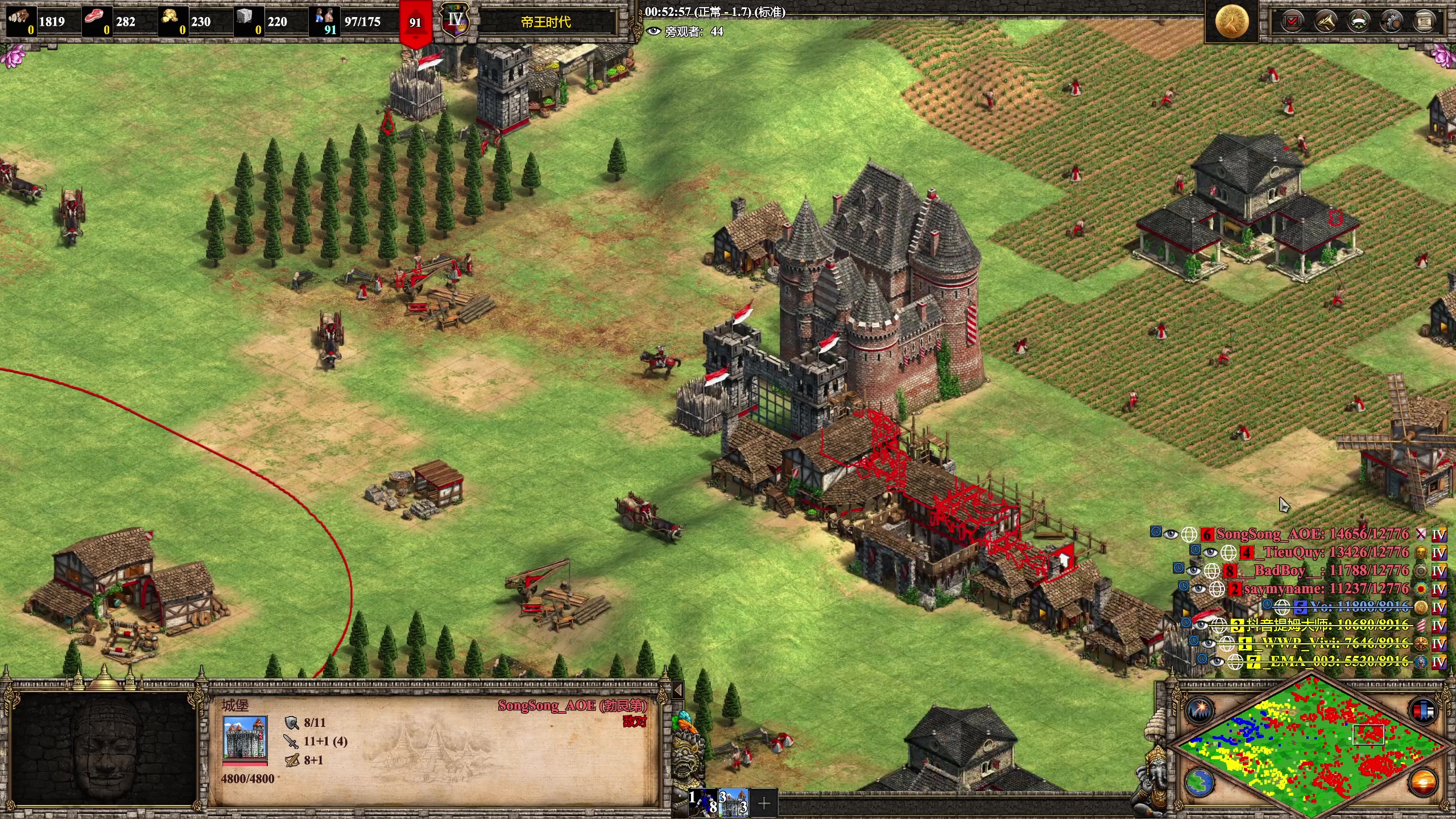Select control group 1 cavalry
Viewport: 1456px width, 819px height.
(704, 802)
